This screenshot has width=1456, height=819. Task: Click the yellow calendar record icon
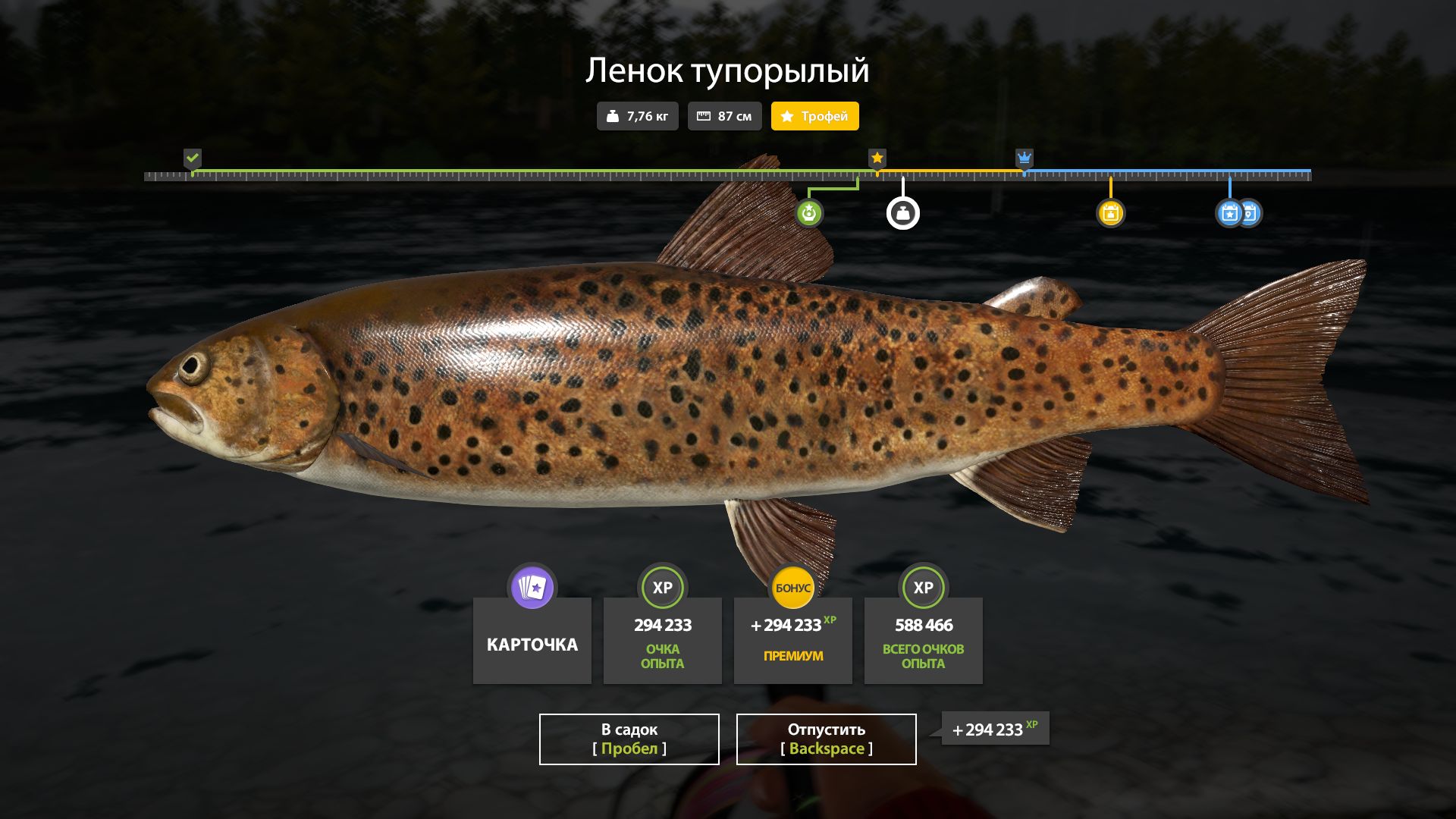(x=1112, y=212)
